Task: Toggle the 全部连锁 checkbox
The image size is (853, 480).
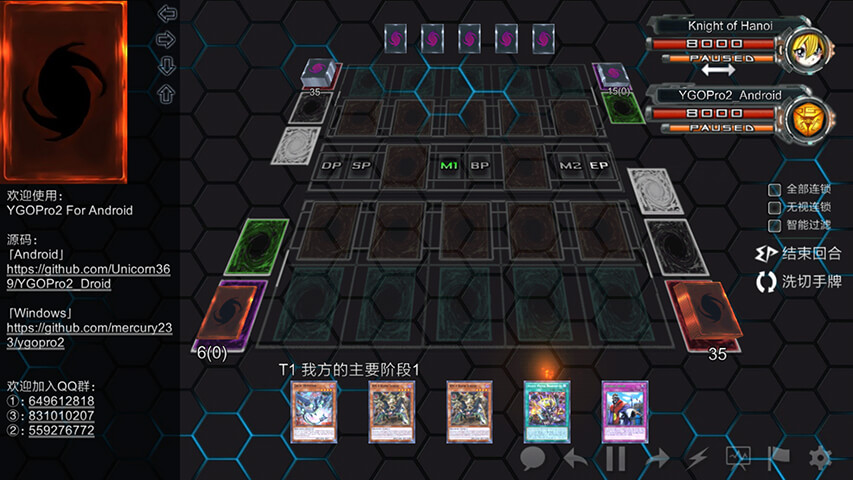Action: (x=774, y=190)
